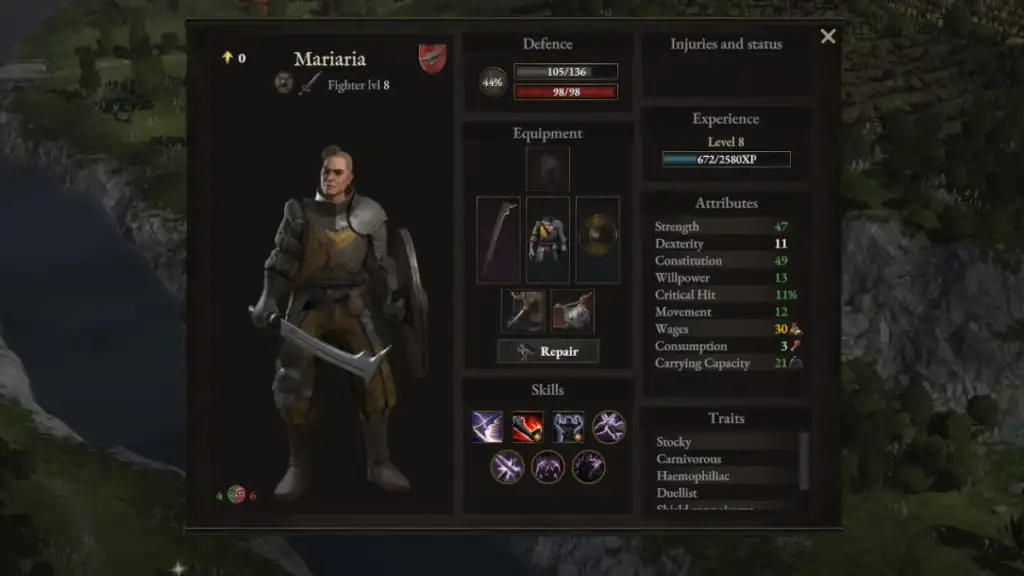Select the Stocky trait entry
The image size is (1024, 576).
tap(674, 442)
